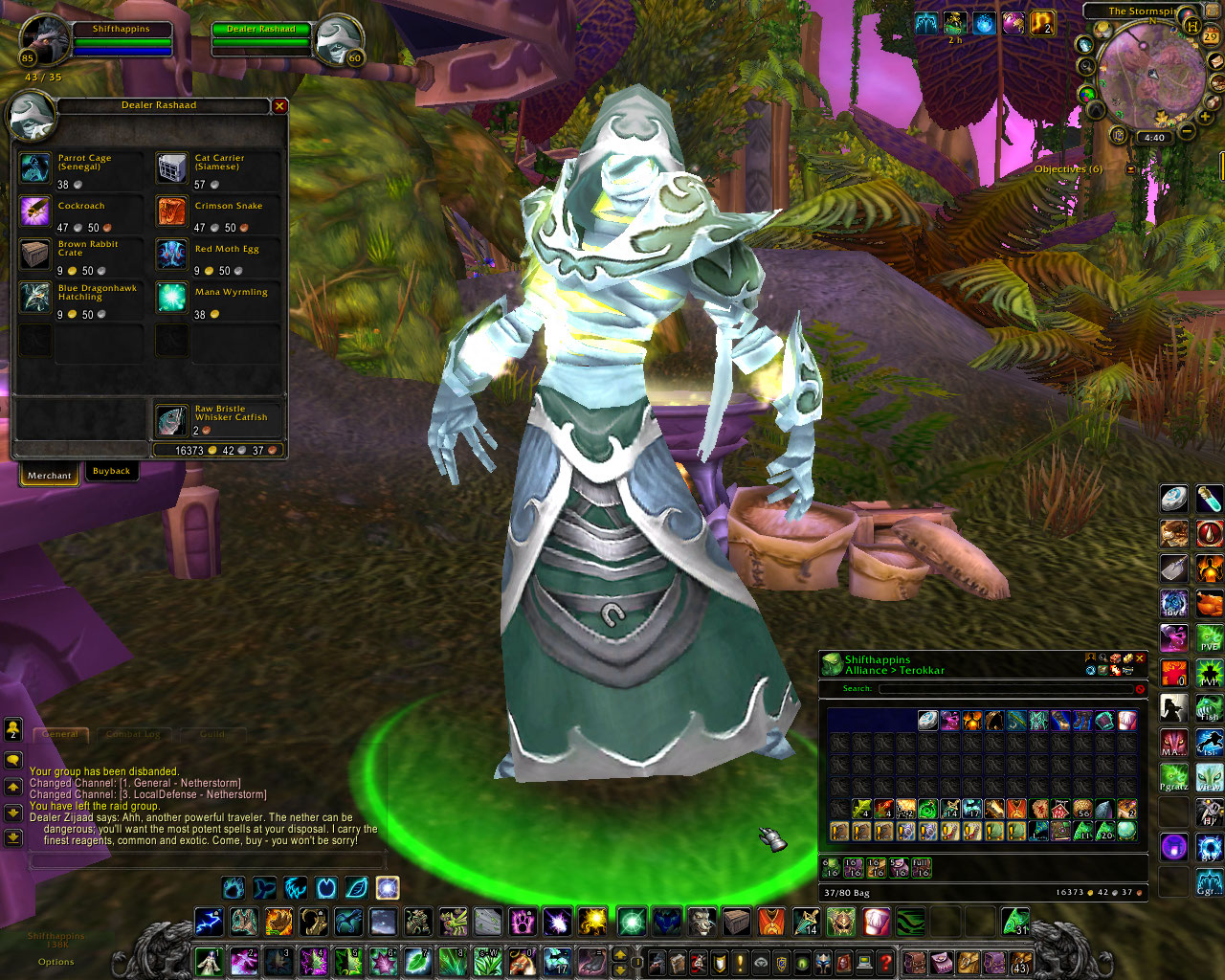1225x980 pixels.
Task: Purchase the Mana Wyrmling pet icon
Action: click(171, 298)
